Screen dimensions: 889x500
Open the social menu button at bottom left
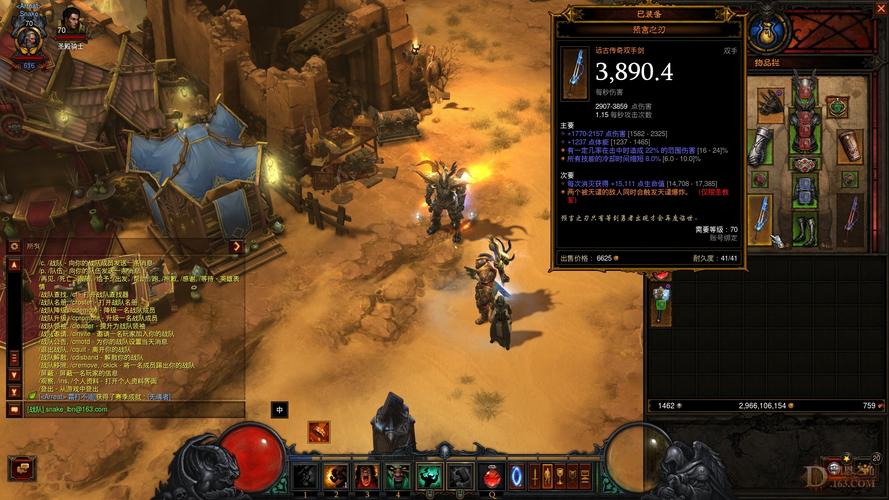21,467
